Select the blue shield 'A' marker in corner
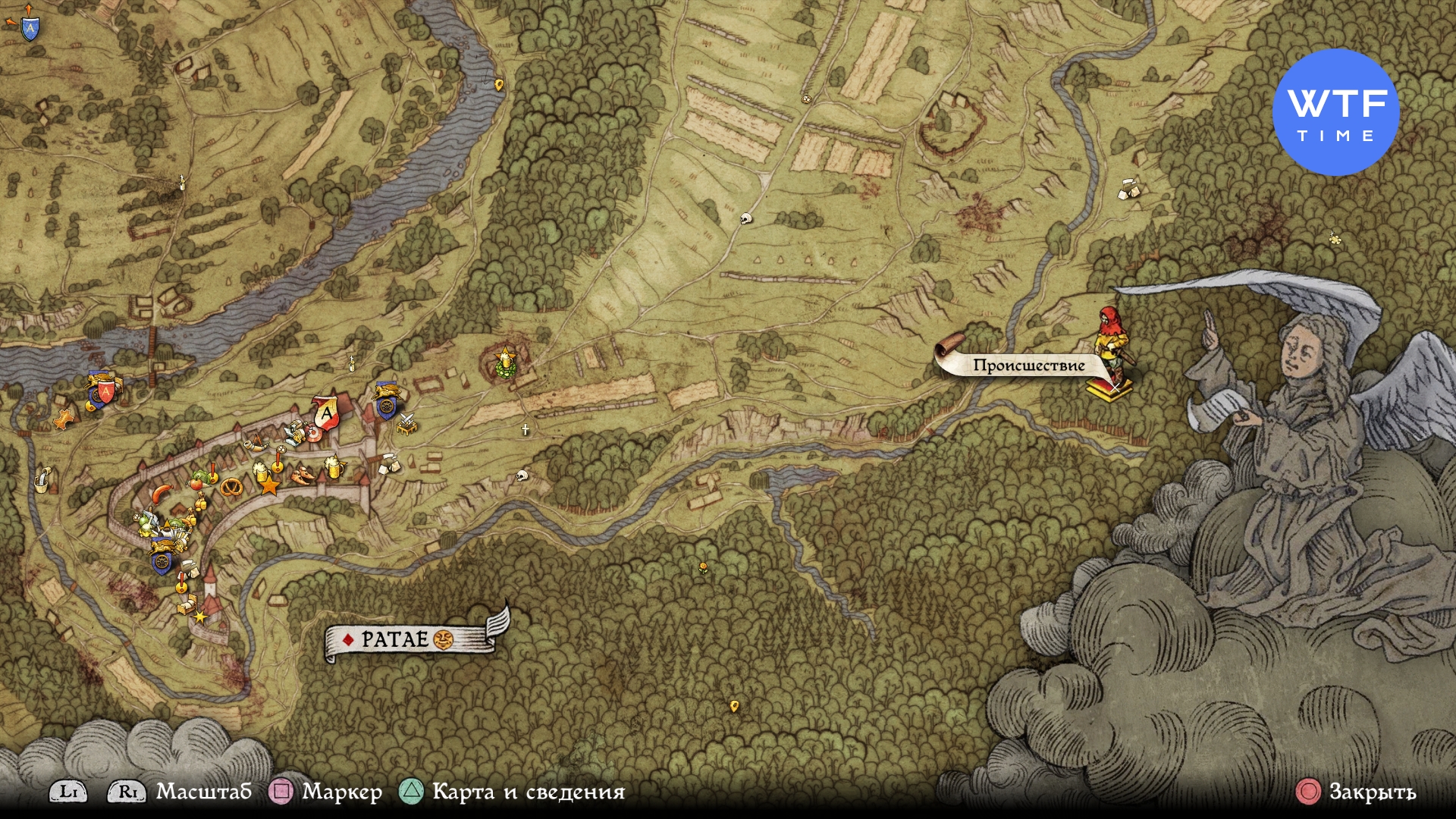 click(30, 28)
